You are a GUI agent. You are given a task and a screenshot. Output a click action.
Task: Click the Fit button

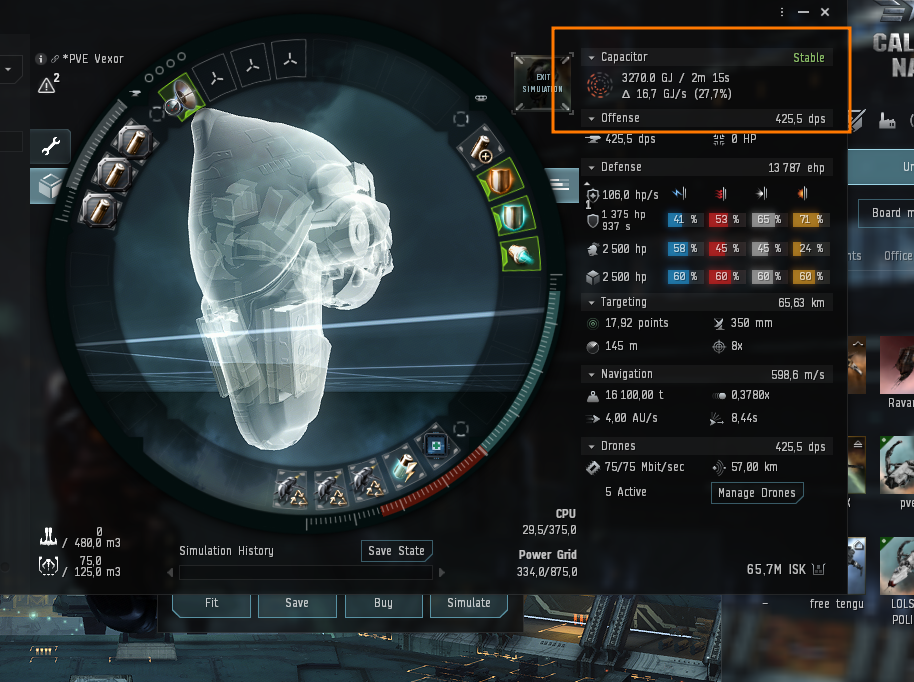211,603
